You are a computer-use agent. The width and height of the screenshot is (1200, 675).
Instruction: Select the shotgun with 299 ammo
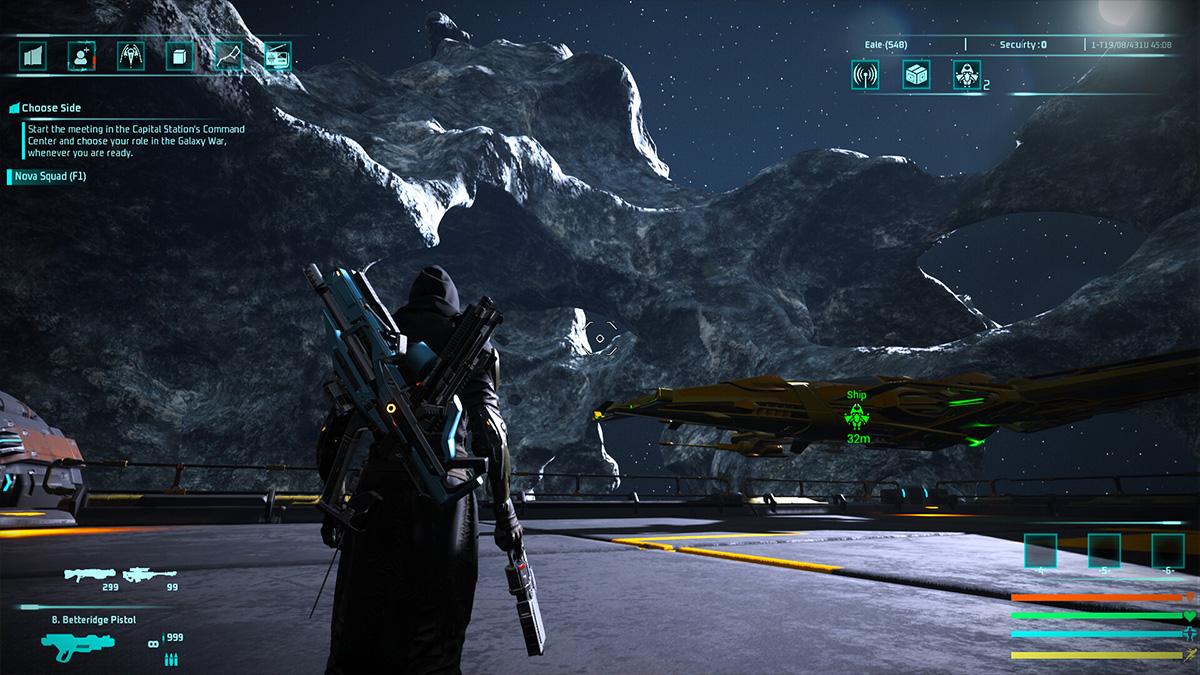91,574
